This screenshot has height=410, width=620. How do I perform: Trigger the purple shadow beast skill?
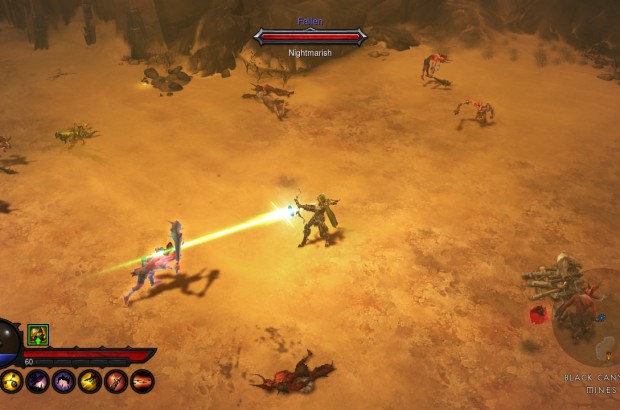click(64, 381)
